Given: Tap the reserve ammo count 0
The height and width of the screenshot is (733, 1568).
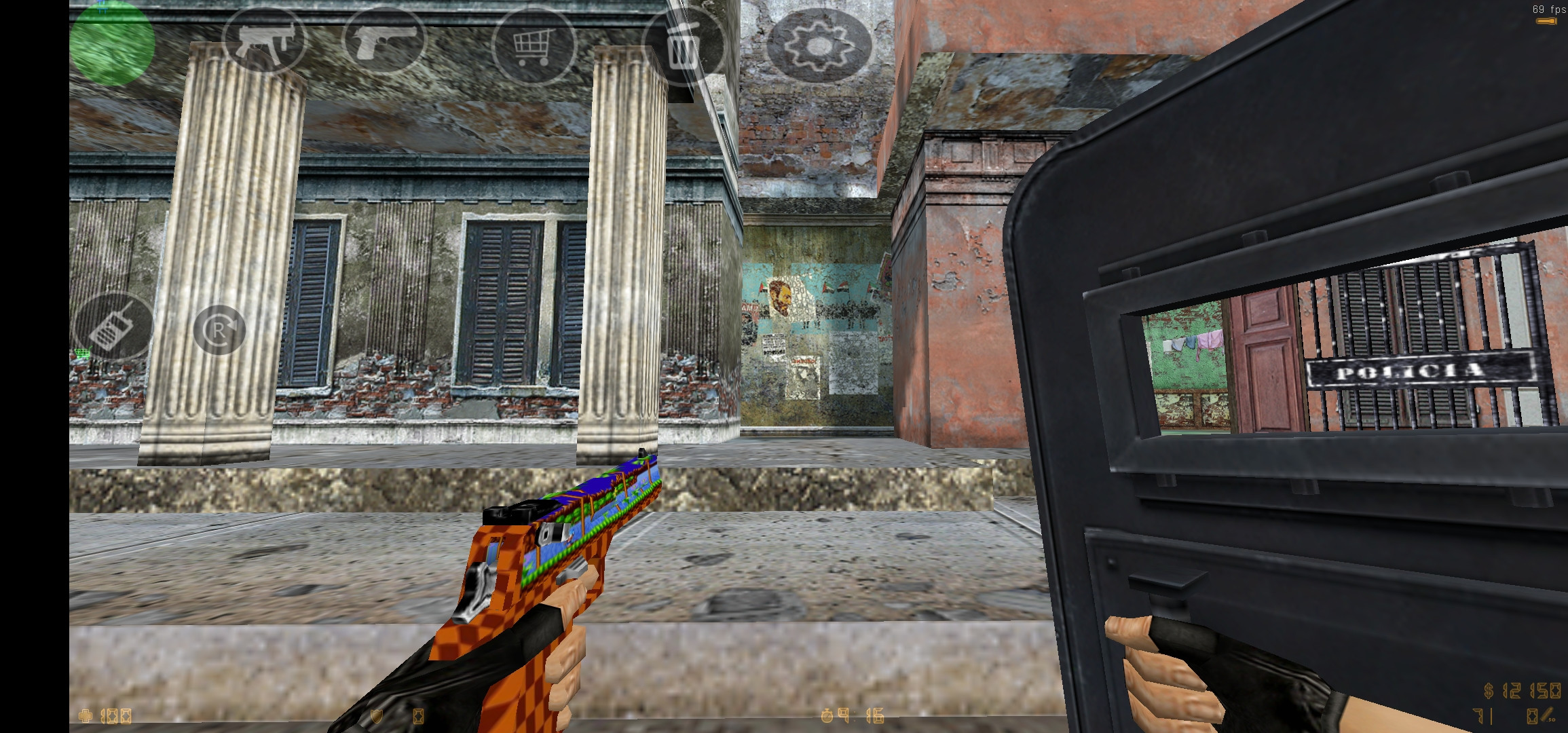Looking at the screenshot, I should (x=1534, y=717).
